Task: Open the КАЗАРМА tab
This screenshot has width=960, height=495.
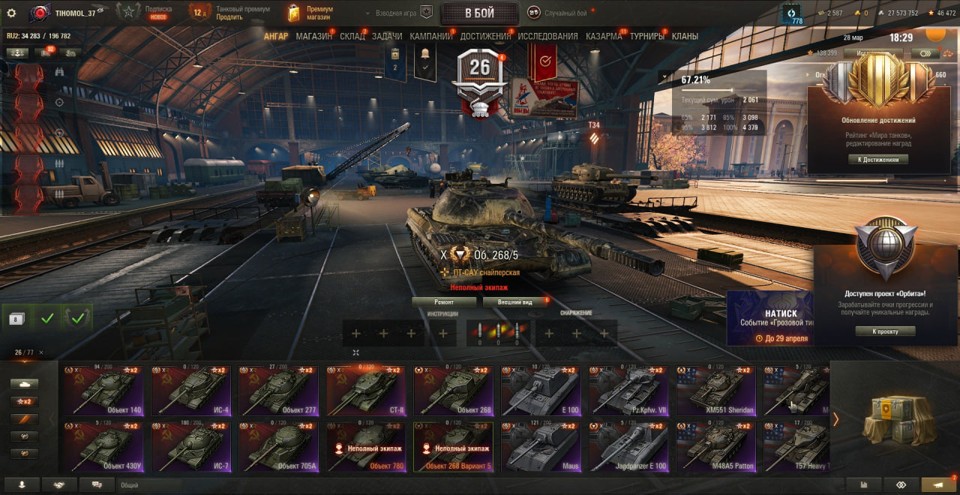Action: coord(604,36)
